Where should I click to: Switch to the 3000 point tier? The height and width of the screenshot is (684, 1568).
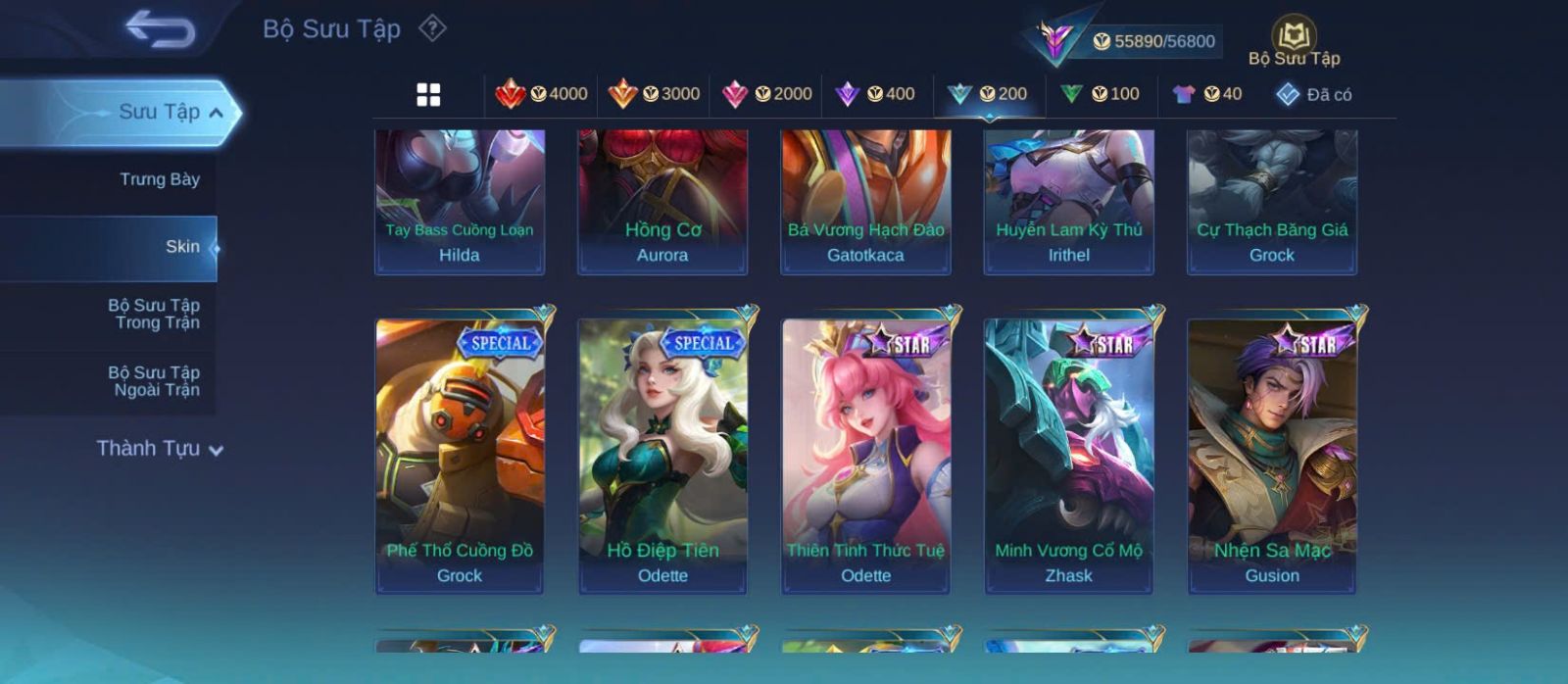655,94
